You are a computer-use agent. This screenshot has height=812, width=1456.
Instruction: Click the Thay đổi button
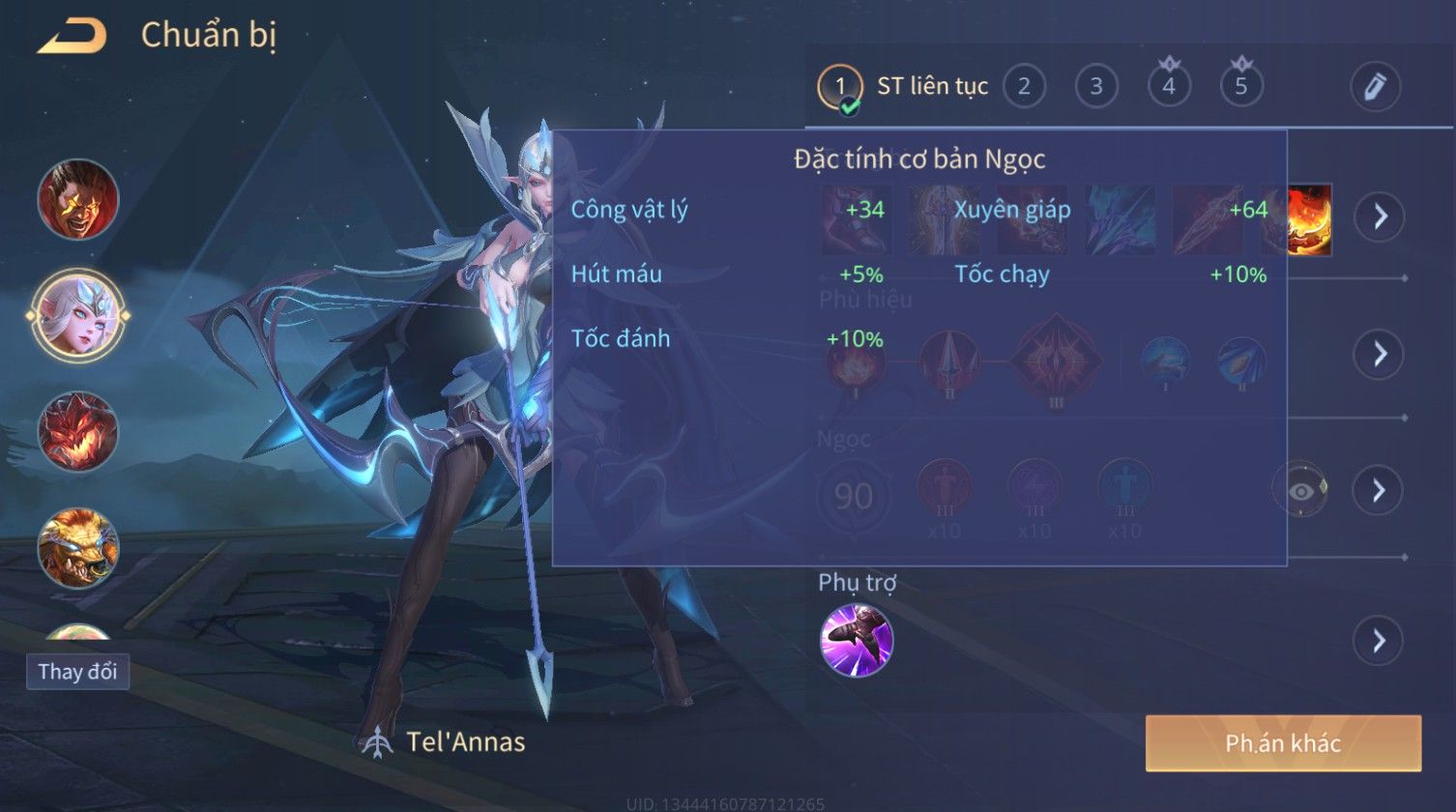pyautogui.click(x=77, y=671)
